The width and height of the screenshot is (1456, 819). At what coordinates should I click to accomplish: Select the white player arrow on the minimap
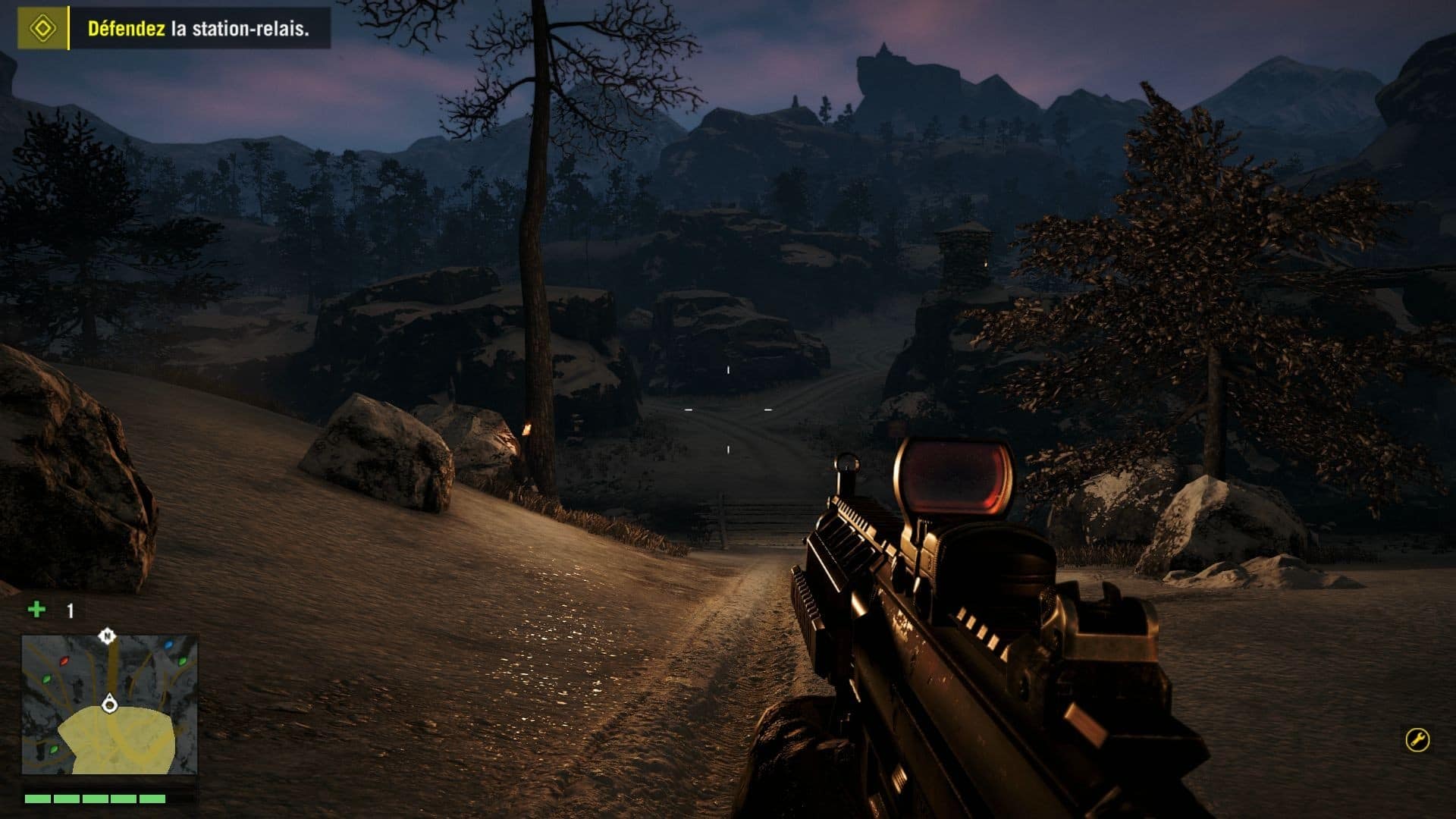pyautogui.click(x=109, y=704)
